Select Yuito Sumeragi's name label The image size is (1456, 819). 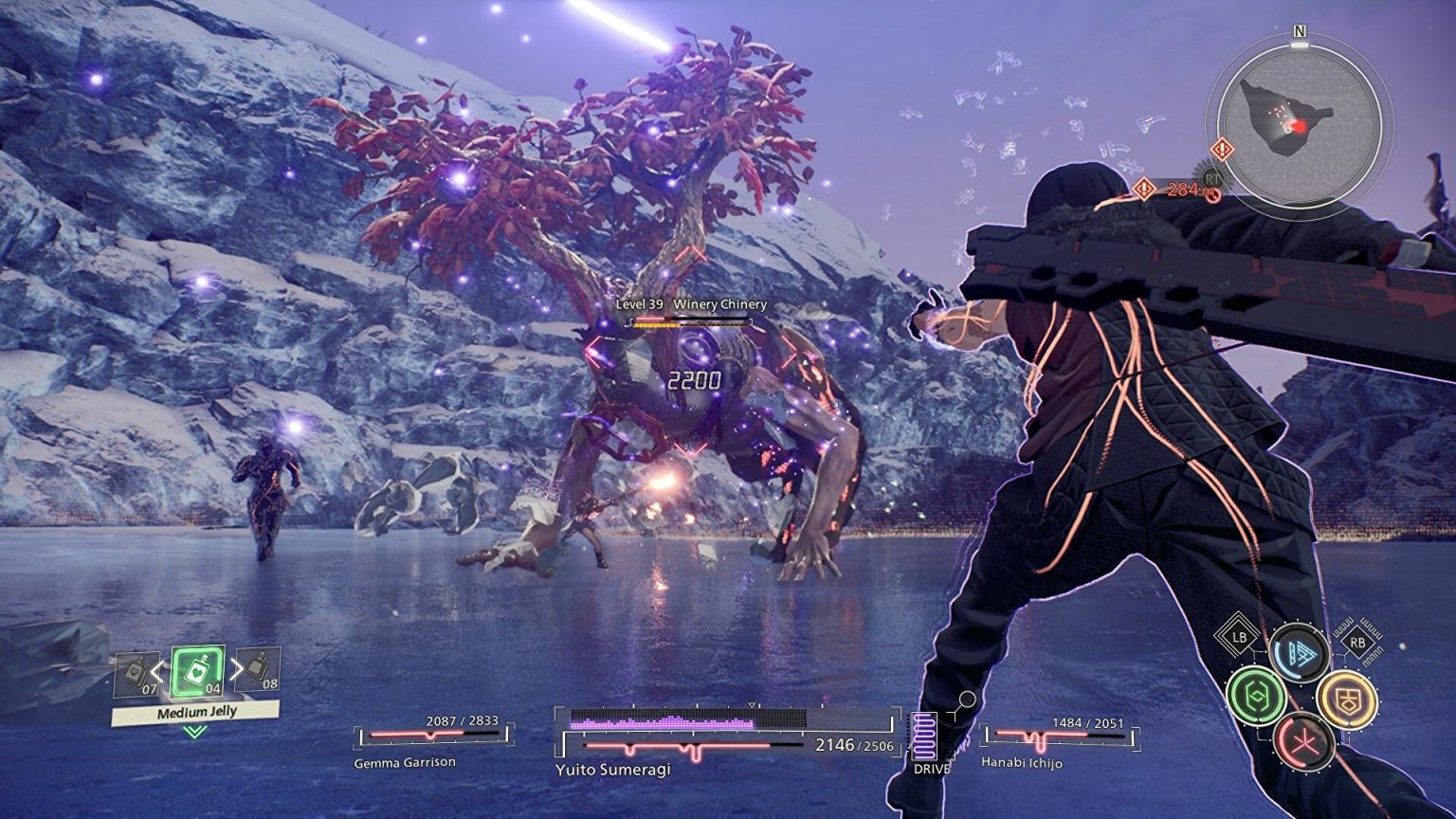(x=614, y=771)
